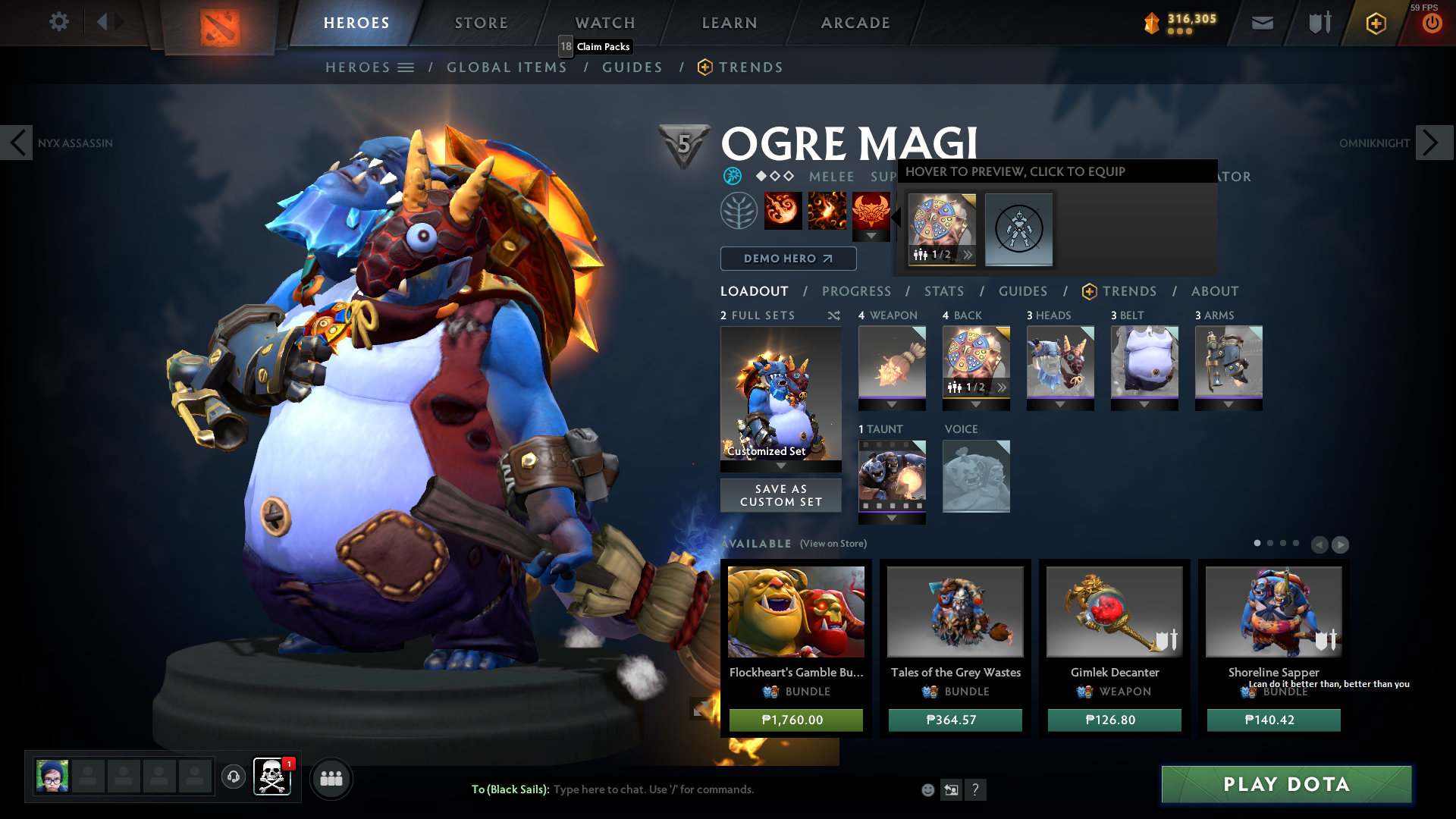1456x819 pixels.
Task: Click the power button to exit
Action: (x=1431, y=23)
